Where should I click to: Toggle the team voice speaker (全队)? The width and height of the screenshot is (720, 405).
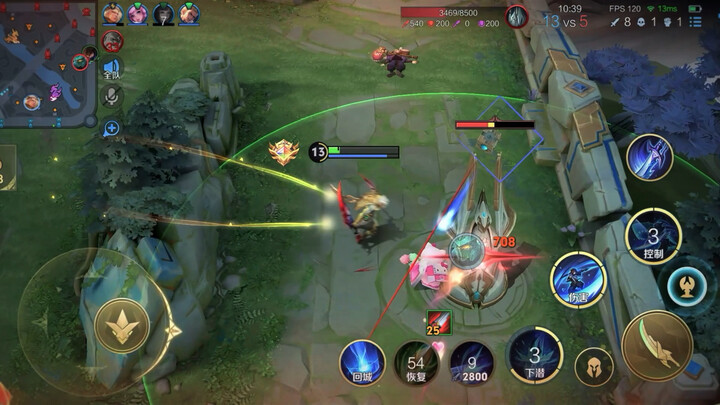112,70
